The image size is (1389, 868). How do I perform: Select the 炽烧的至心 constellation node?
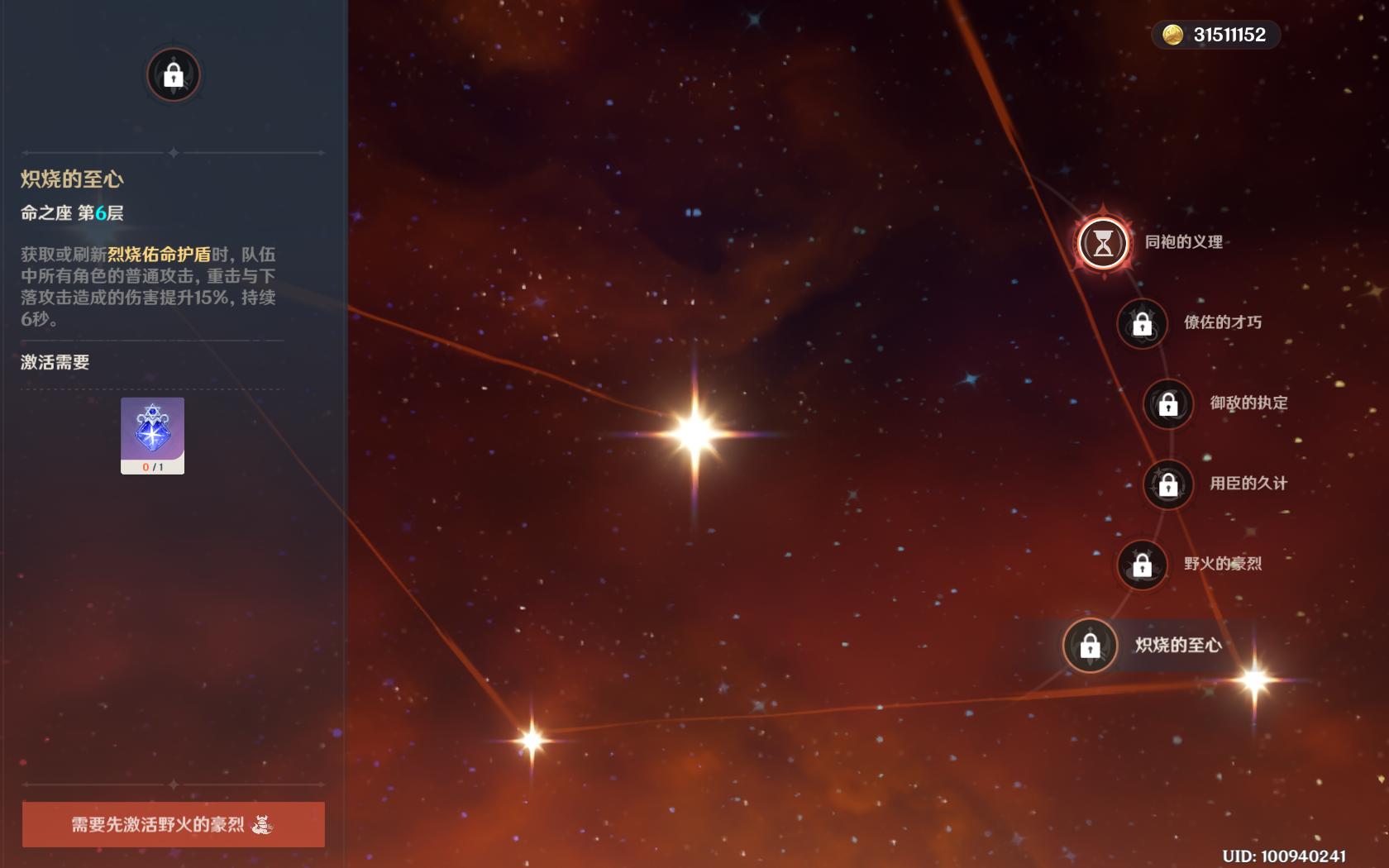[x=1090, y=646]
